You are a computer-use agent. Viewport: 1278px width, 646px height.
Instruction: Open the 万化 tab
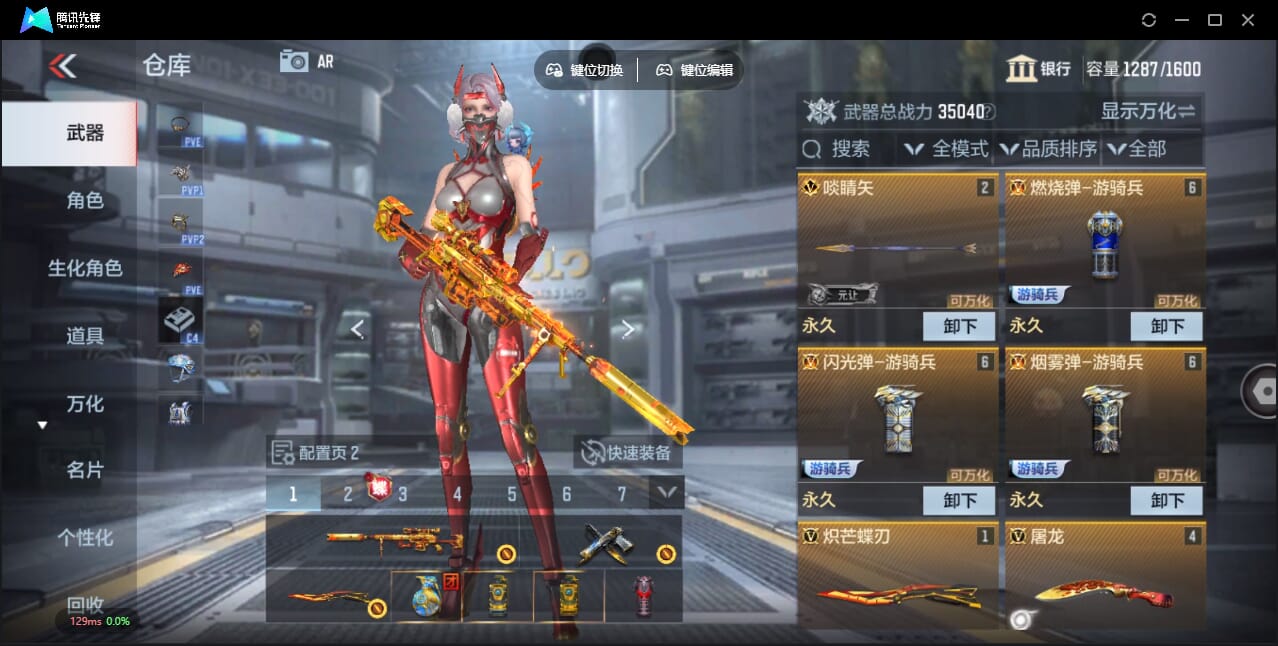point(85,404)
